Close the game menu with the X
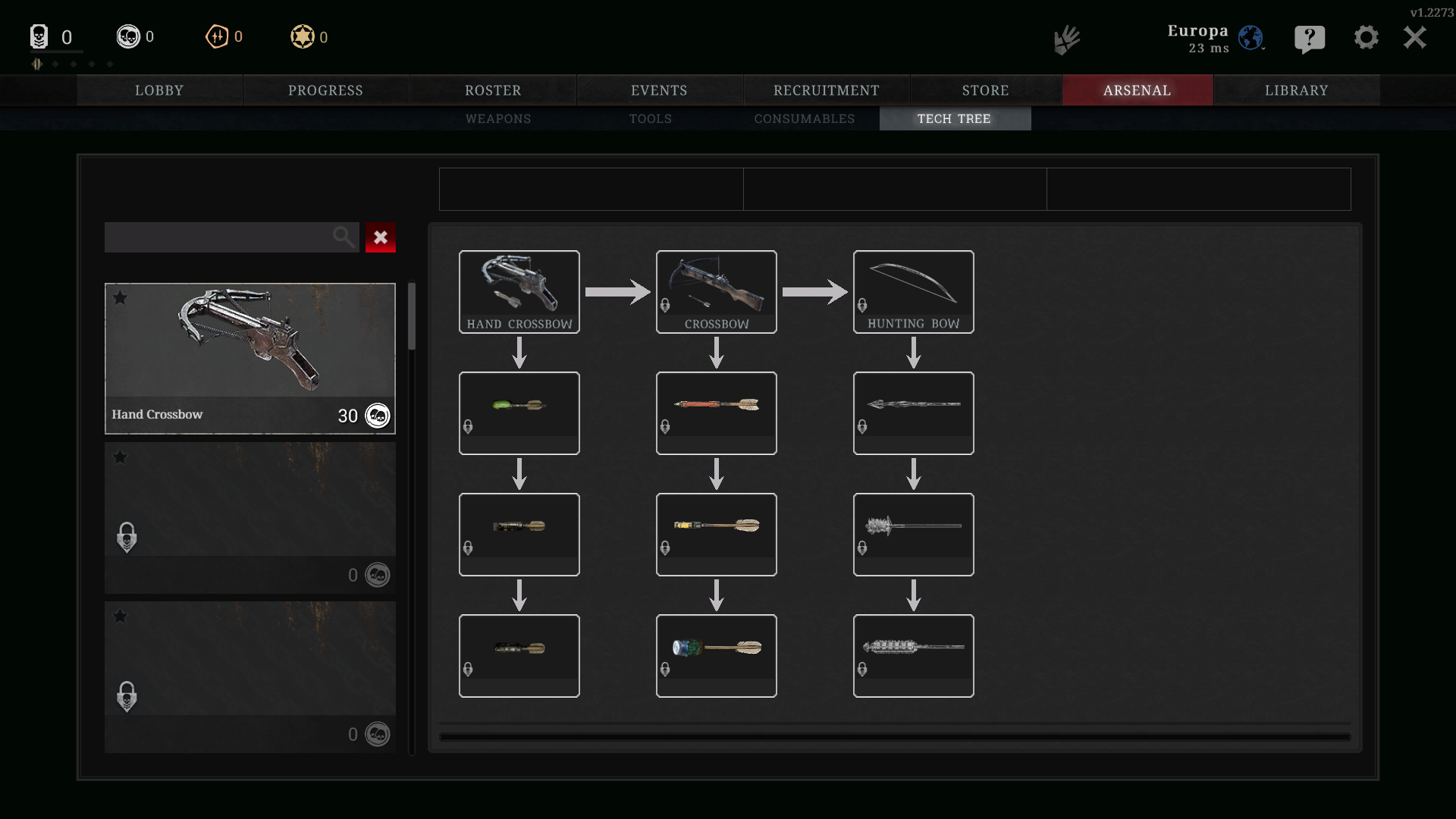This screenshot has height=819, width=1456. (1414, 38)
